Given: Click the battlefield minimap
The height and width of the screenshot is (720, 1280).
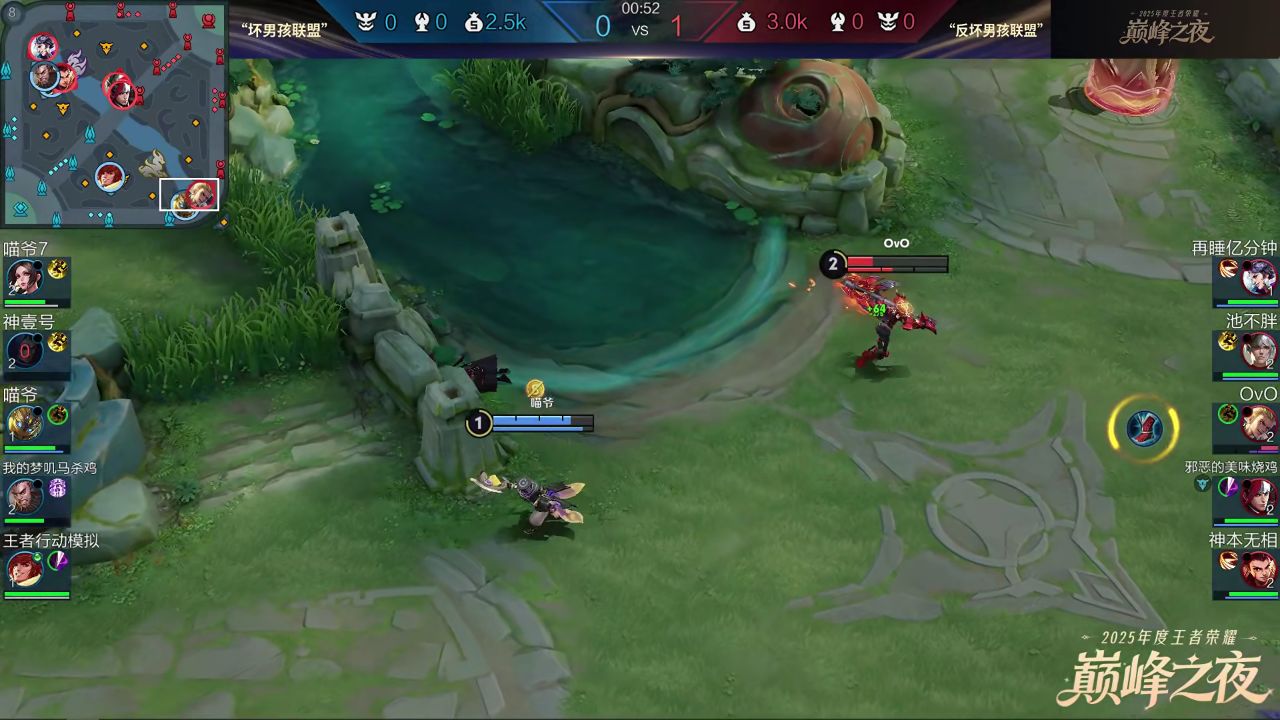Looking at the screenshot, I should click(113, 113).
